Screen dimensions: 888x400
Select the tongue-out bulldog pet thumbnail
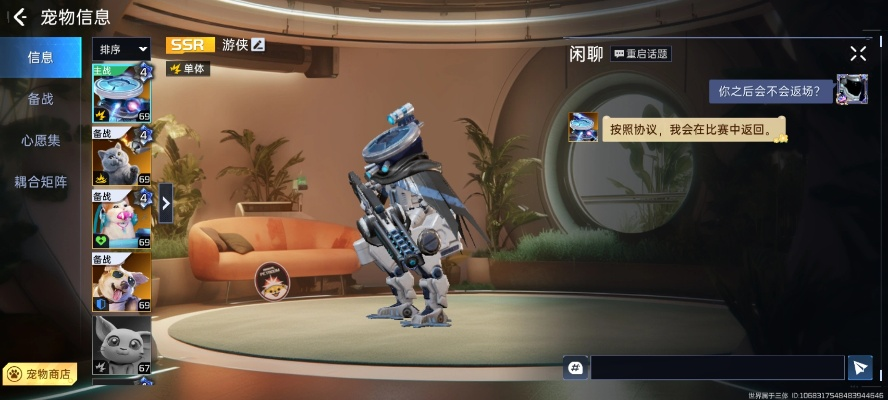[x=121, y=281]
